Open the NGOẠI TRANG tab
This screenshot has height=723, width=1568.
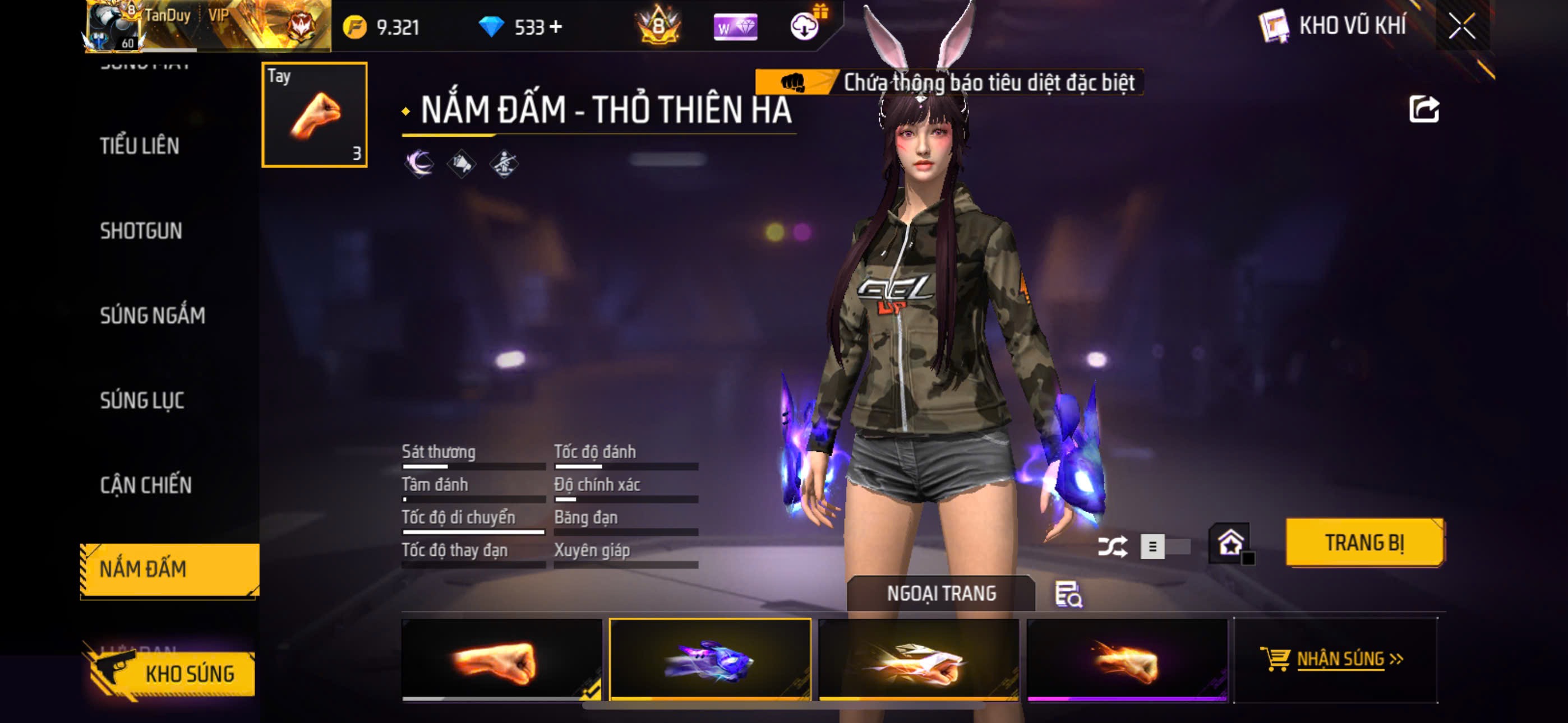(x=940, y=594)
